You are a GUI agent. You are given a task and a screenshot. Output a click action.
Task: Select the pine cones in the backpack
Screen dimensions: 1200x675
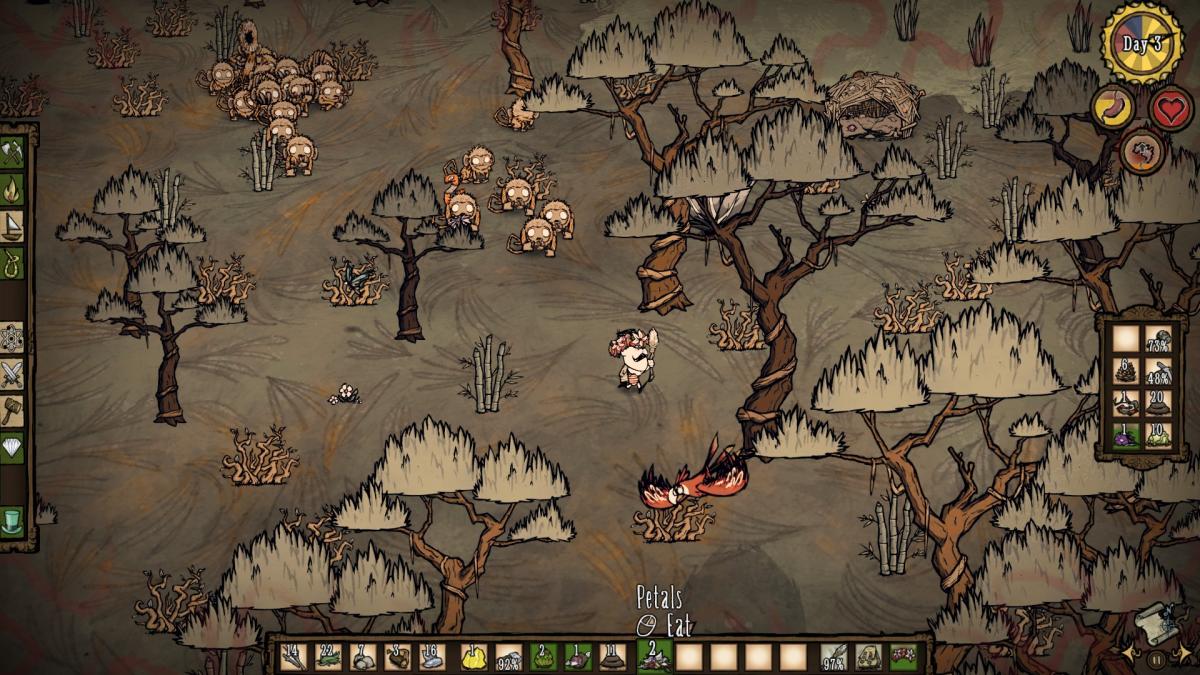tap(1127, 372)
